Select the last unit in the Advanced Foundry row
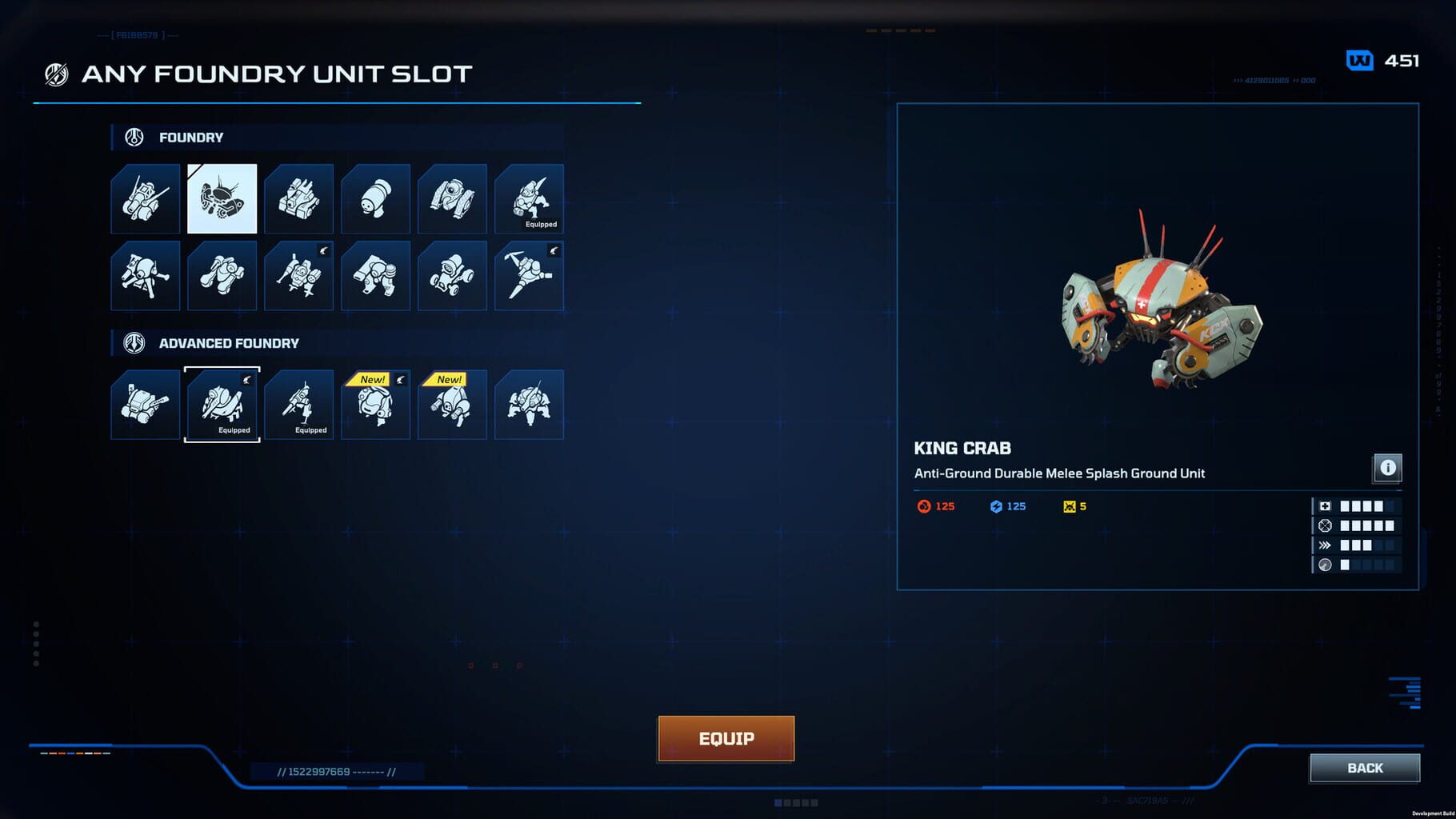Screen dimensions: 1456x819 pyautogui.click(x=530, y=404)
